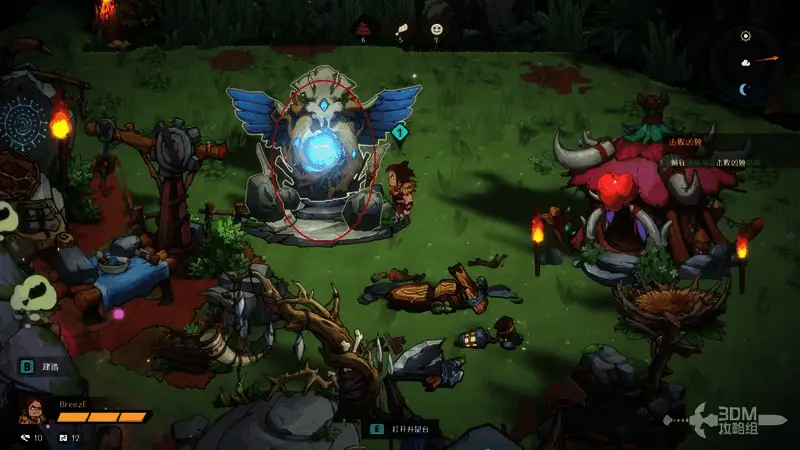Image resolution: width=800 pixels, height=450 pixels.
Task: Open the day-night cycle dial
Action: 746,62
